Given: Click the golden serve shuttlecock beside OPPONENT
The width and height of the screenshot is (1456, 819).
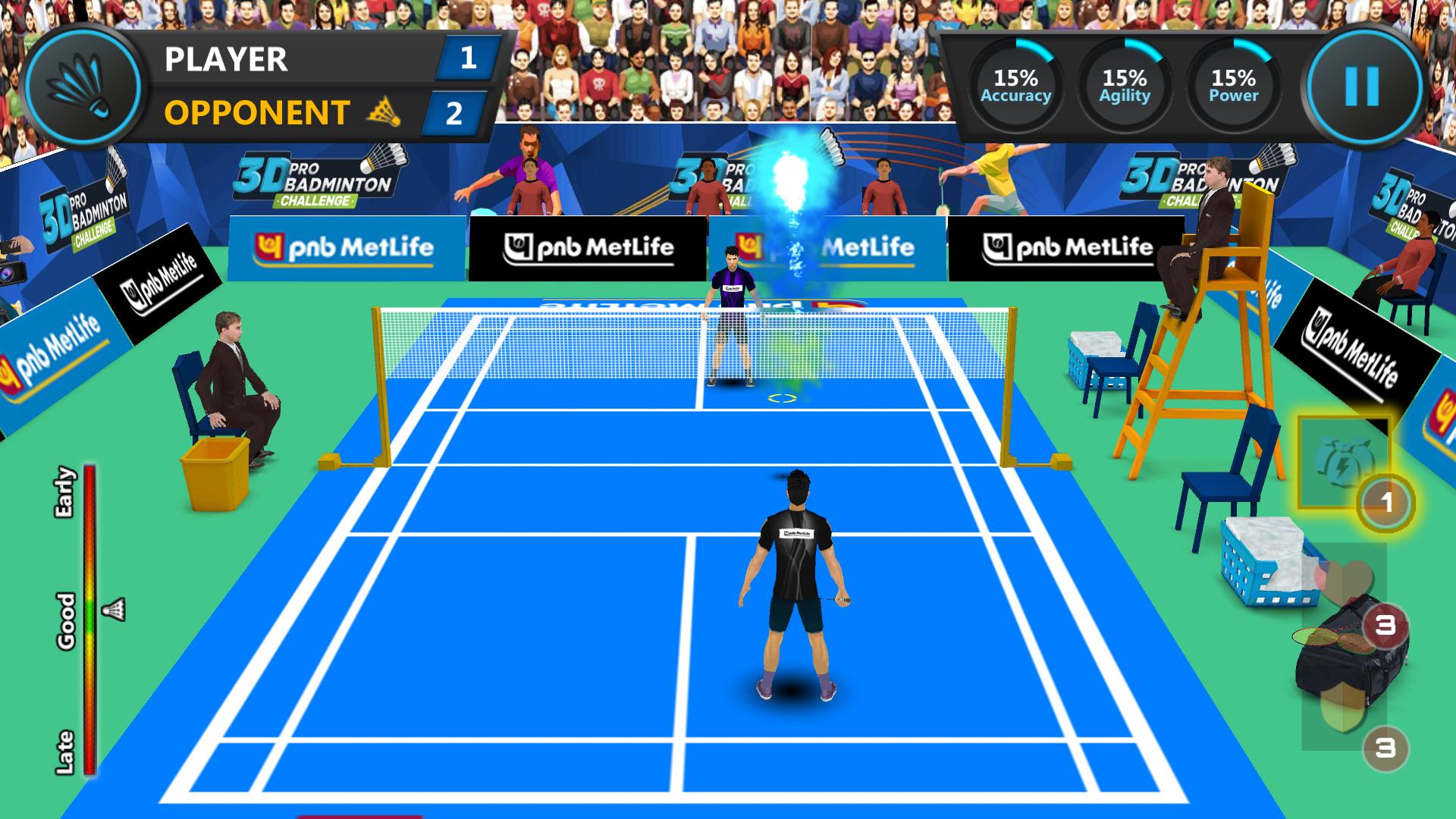Looking at the screenshot, I should pos(384,111).
